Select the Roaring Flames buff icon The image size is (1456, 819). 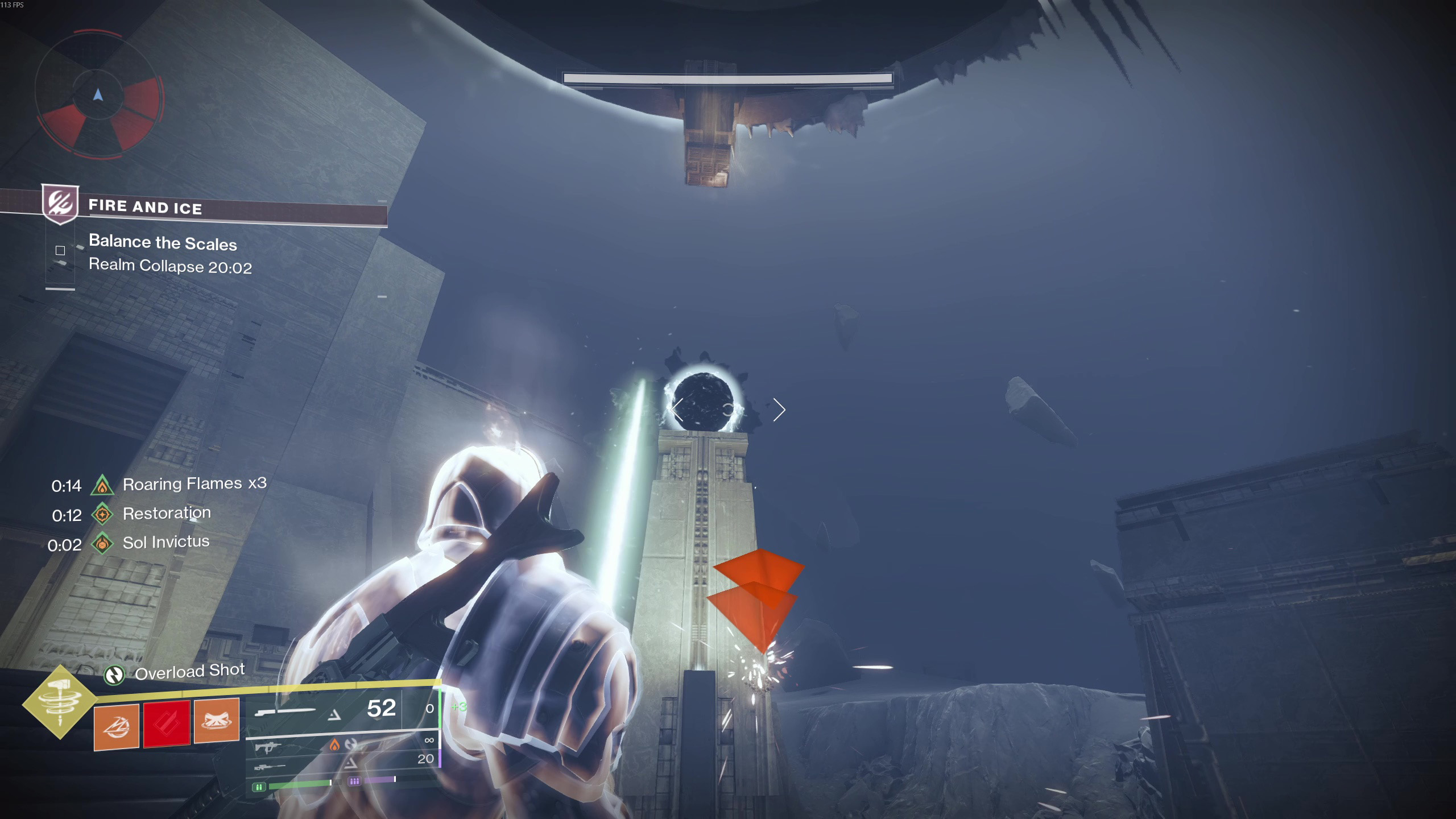(102, 485)
